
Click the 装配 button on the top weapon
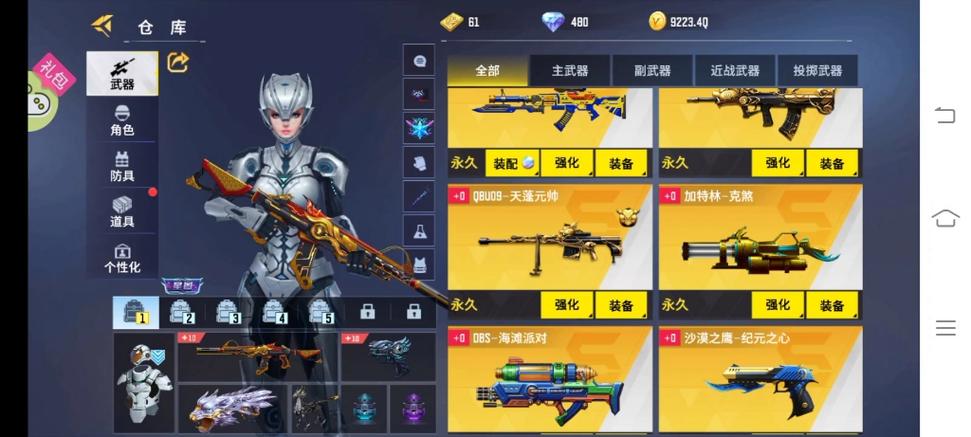pos(512,163)
